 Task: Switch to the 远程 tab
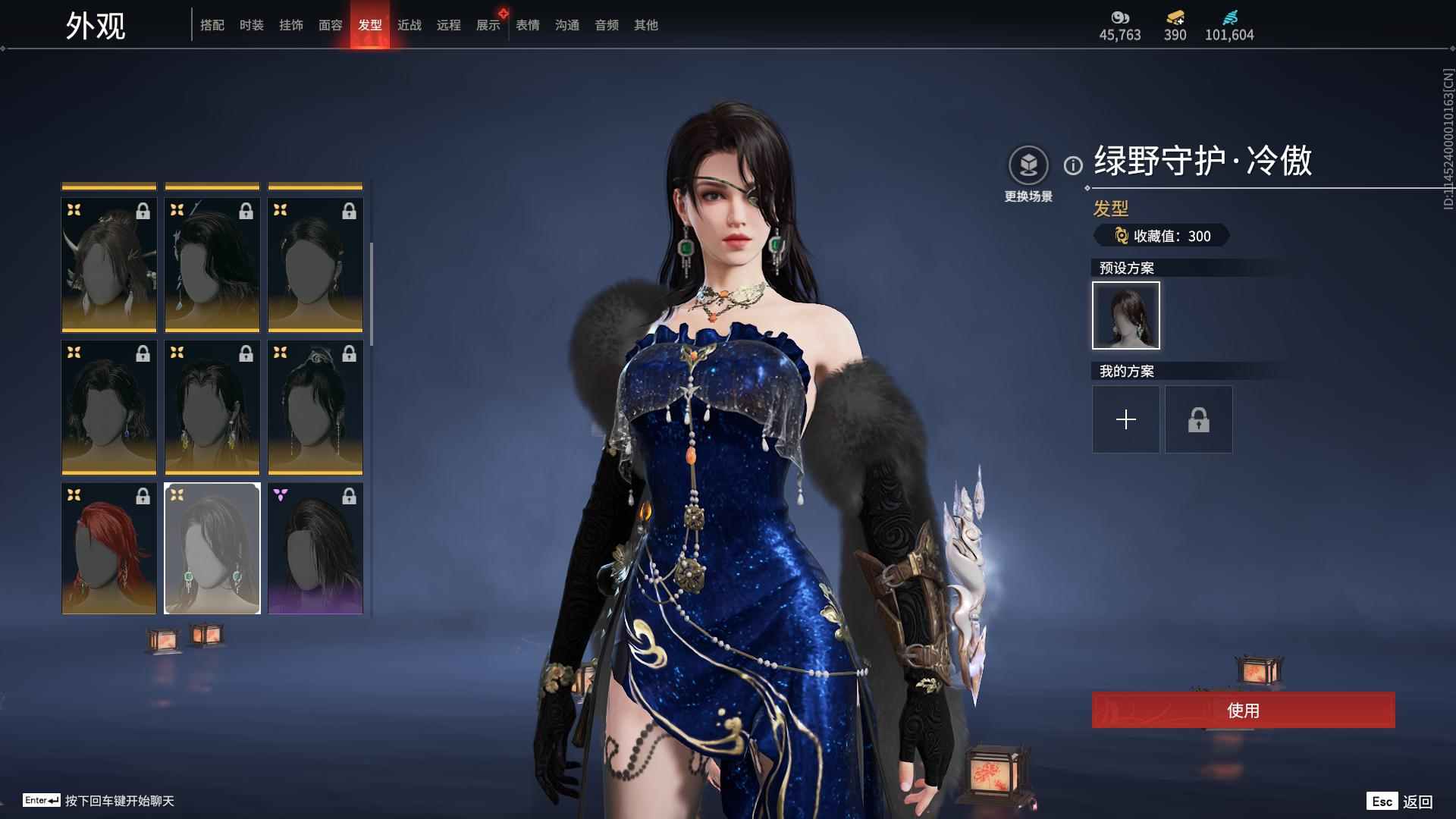[x=449, y=25]
